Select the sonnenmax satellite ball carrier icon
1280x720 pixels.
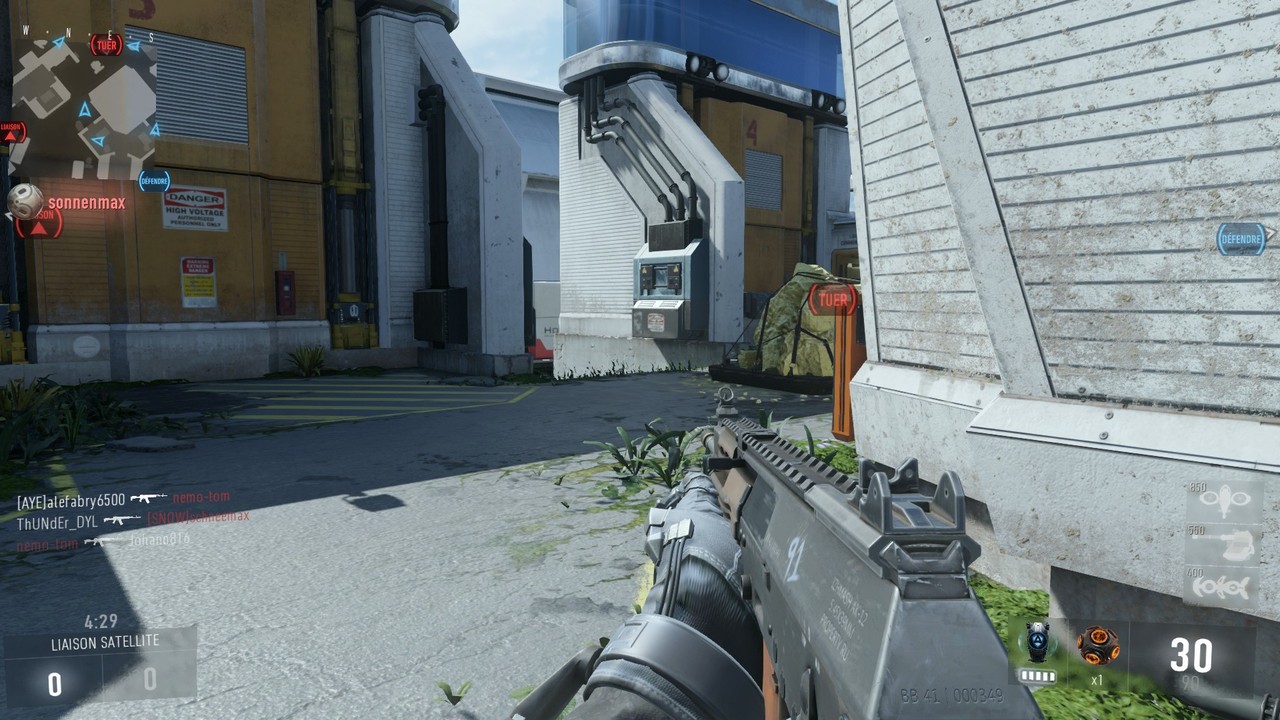pos(25,201)
